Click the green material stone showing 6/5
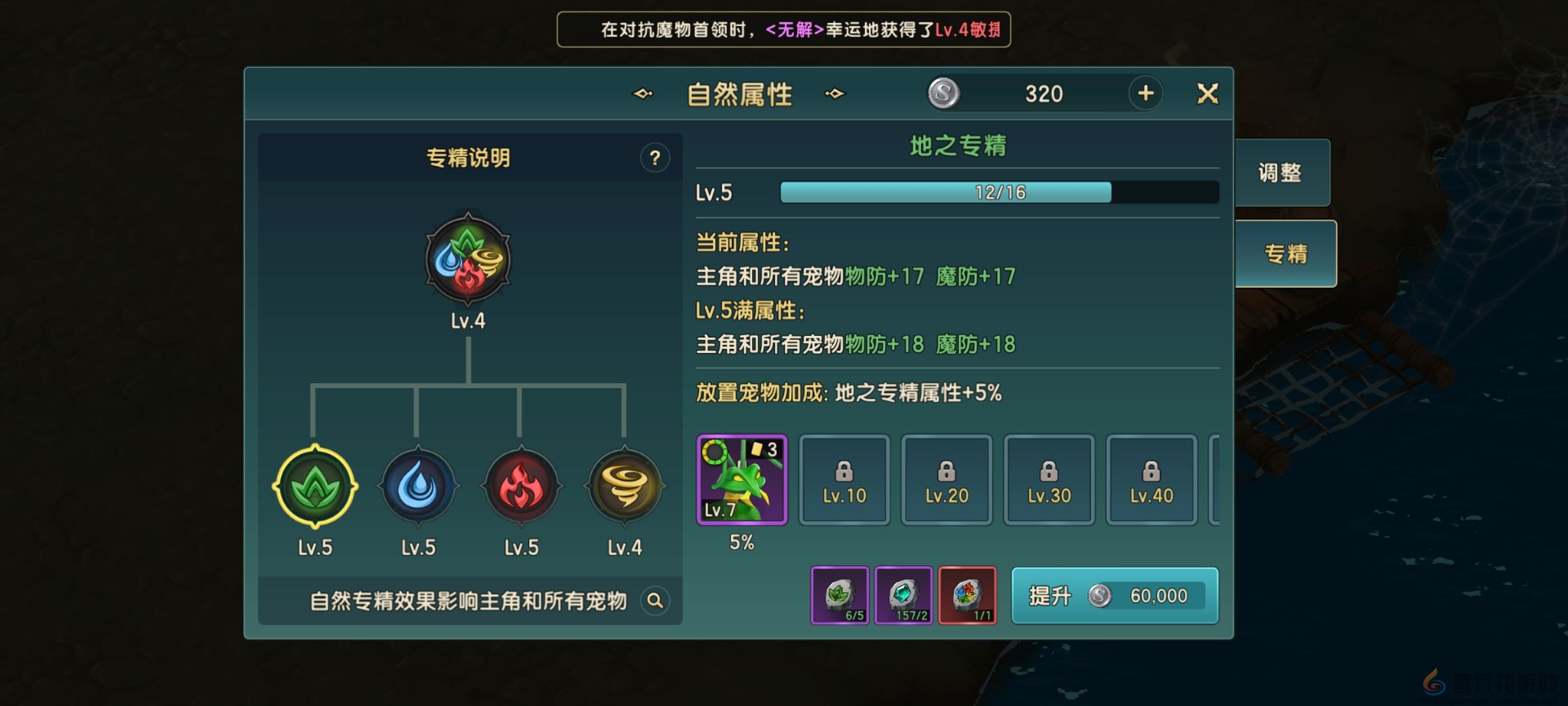The width and height of the screenshot is (1568, 706). tap(840, 596)
